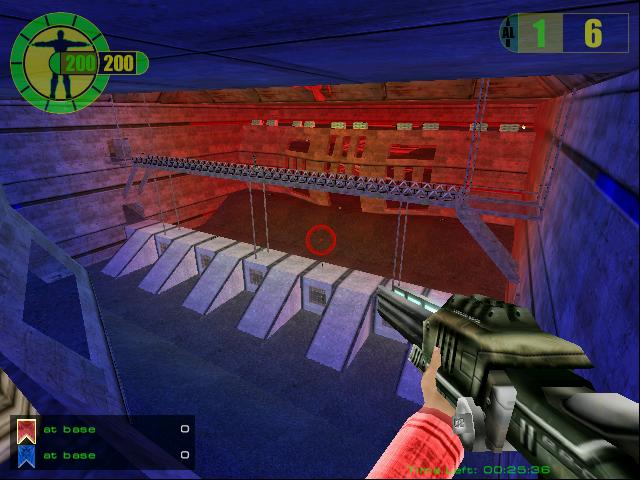
Task: Click the blue team flag icon
Action: (27, 456)
